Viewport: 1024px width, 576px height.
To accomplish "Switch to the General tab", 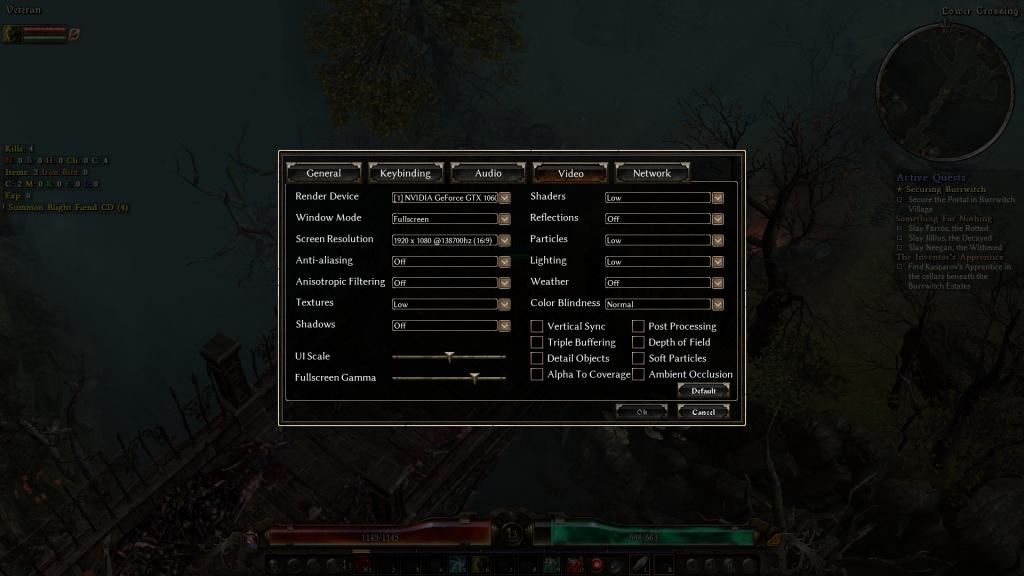I will [324, 173].
